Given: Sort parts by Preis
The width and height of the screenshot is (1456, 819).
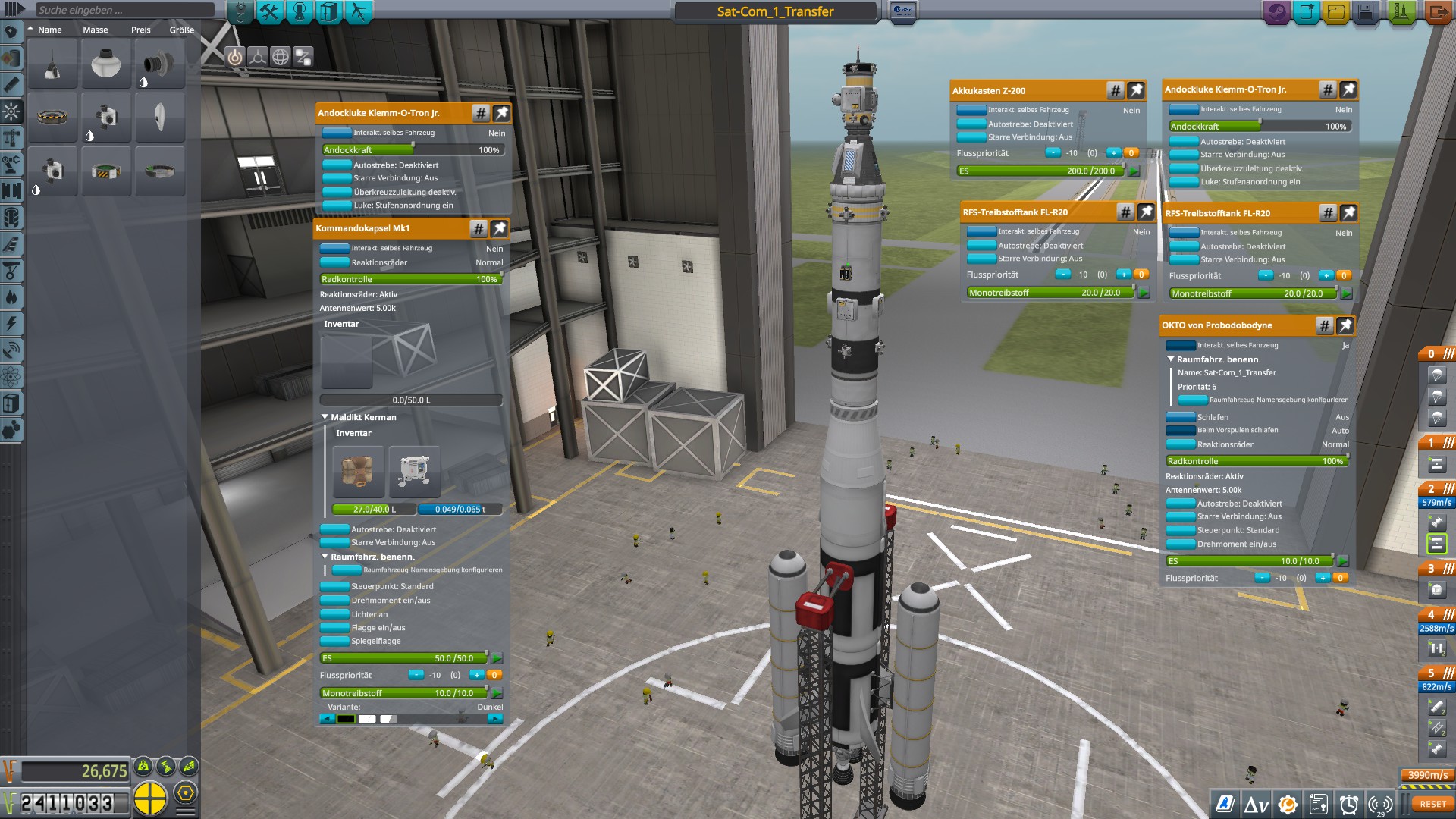Looking at the screenshot, I should 141,30.
